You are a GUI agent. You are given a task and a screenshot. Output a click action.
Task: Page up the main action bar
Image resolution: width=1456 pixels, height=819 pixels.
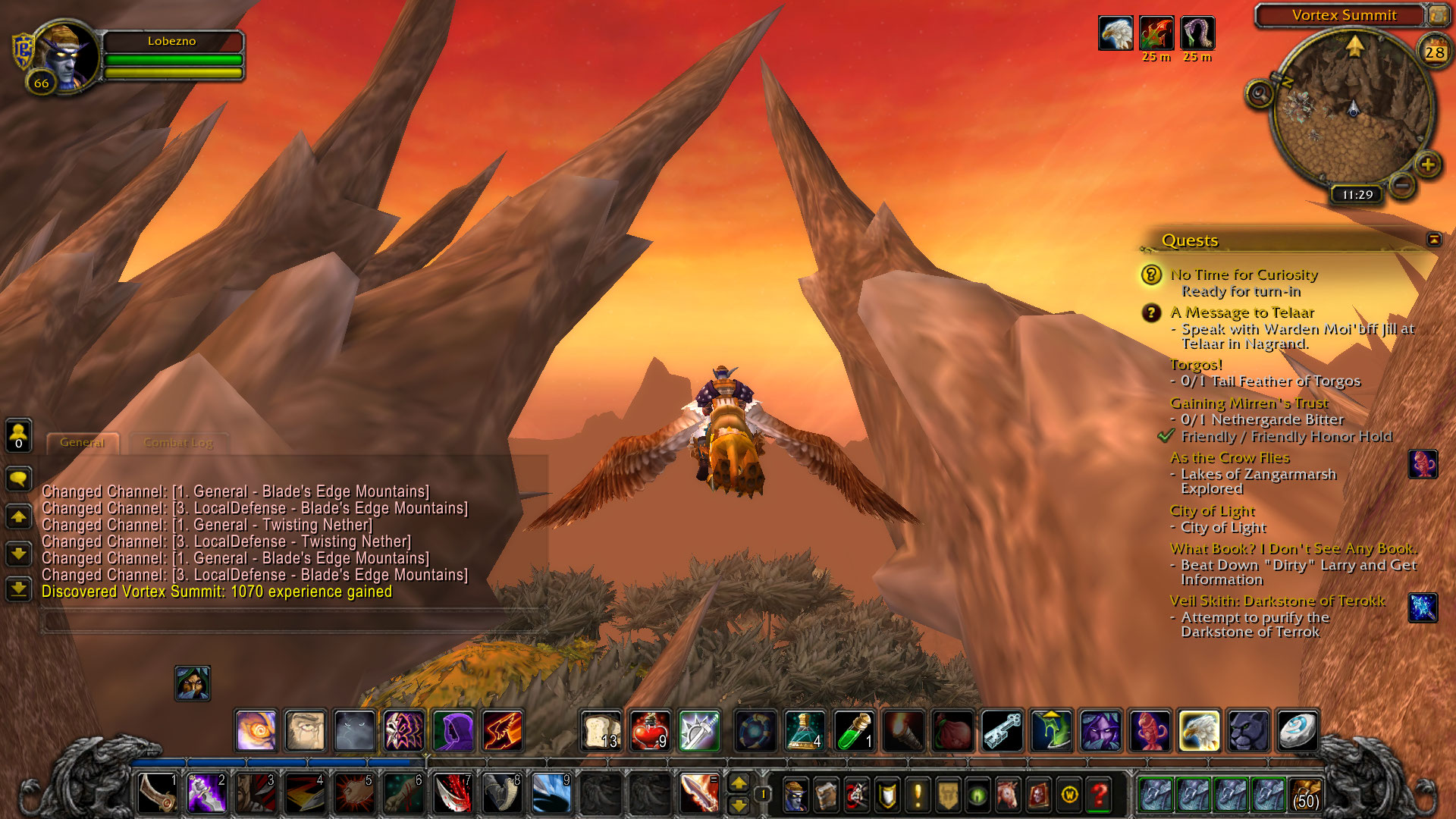[x=739, y=783]
